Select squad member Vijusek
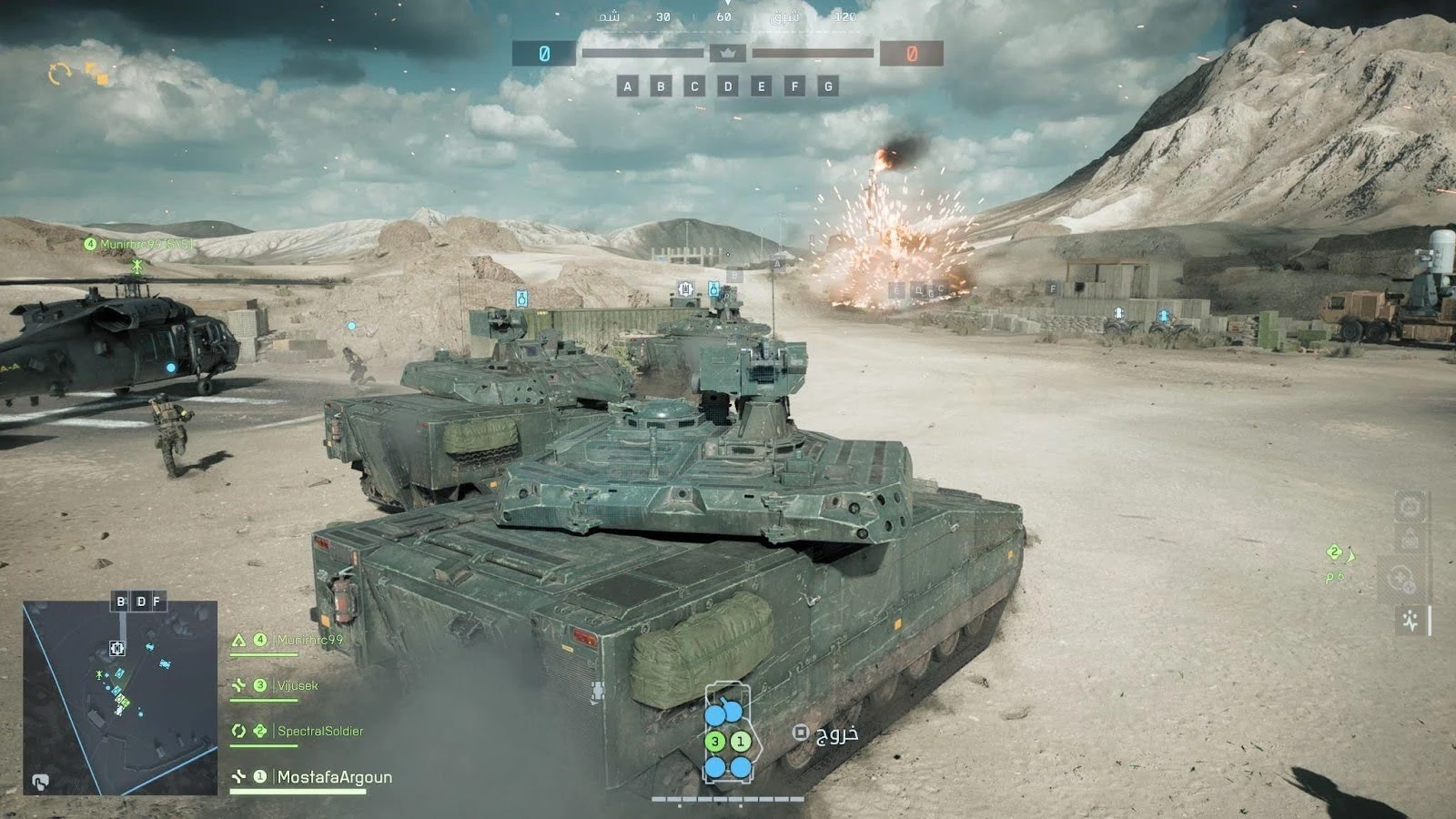Viewport: 1456px width, 819px height. coord(298,685)
